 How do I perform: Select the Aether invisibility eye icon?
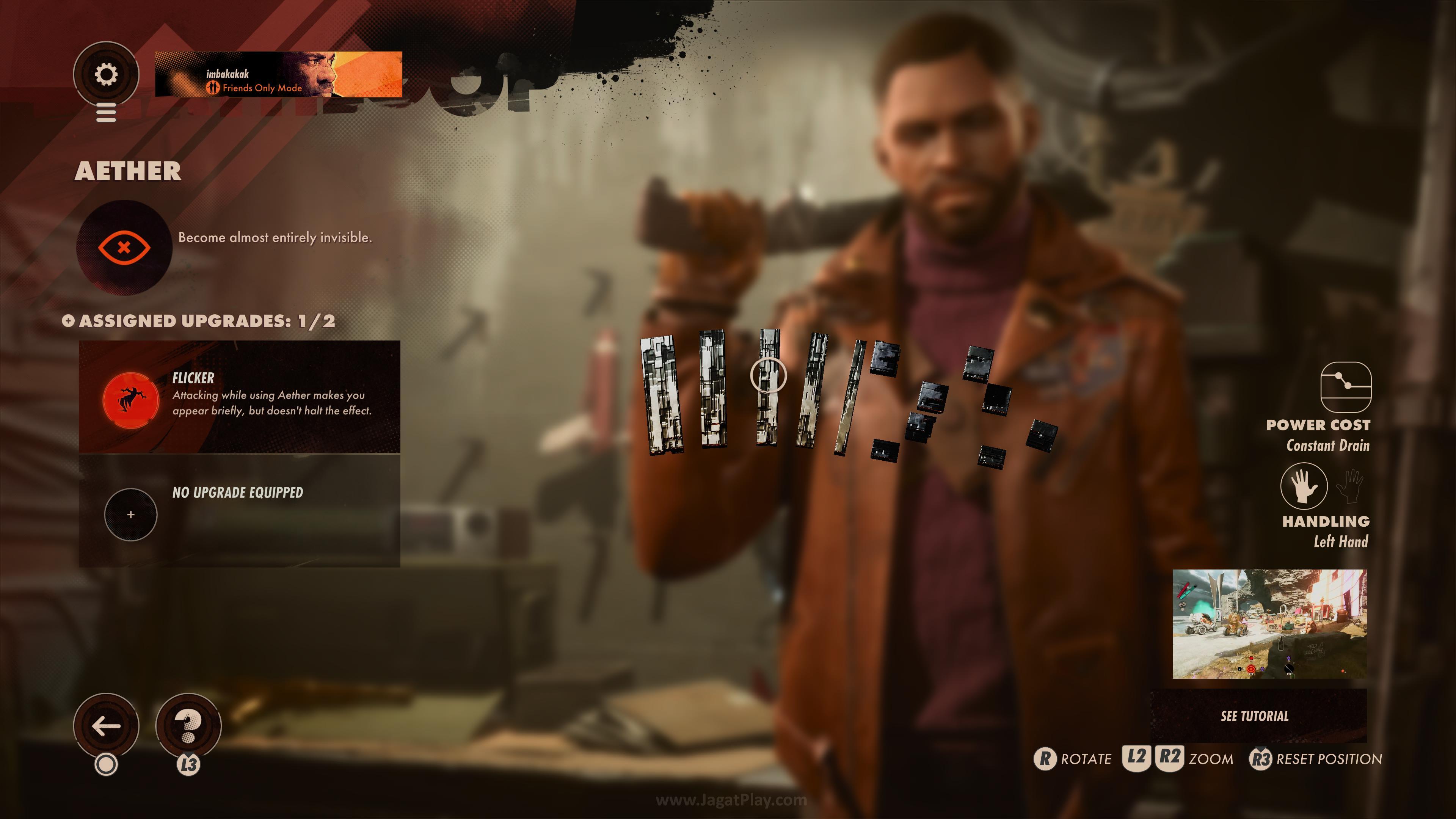[124, 248]
